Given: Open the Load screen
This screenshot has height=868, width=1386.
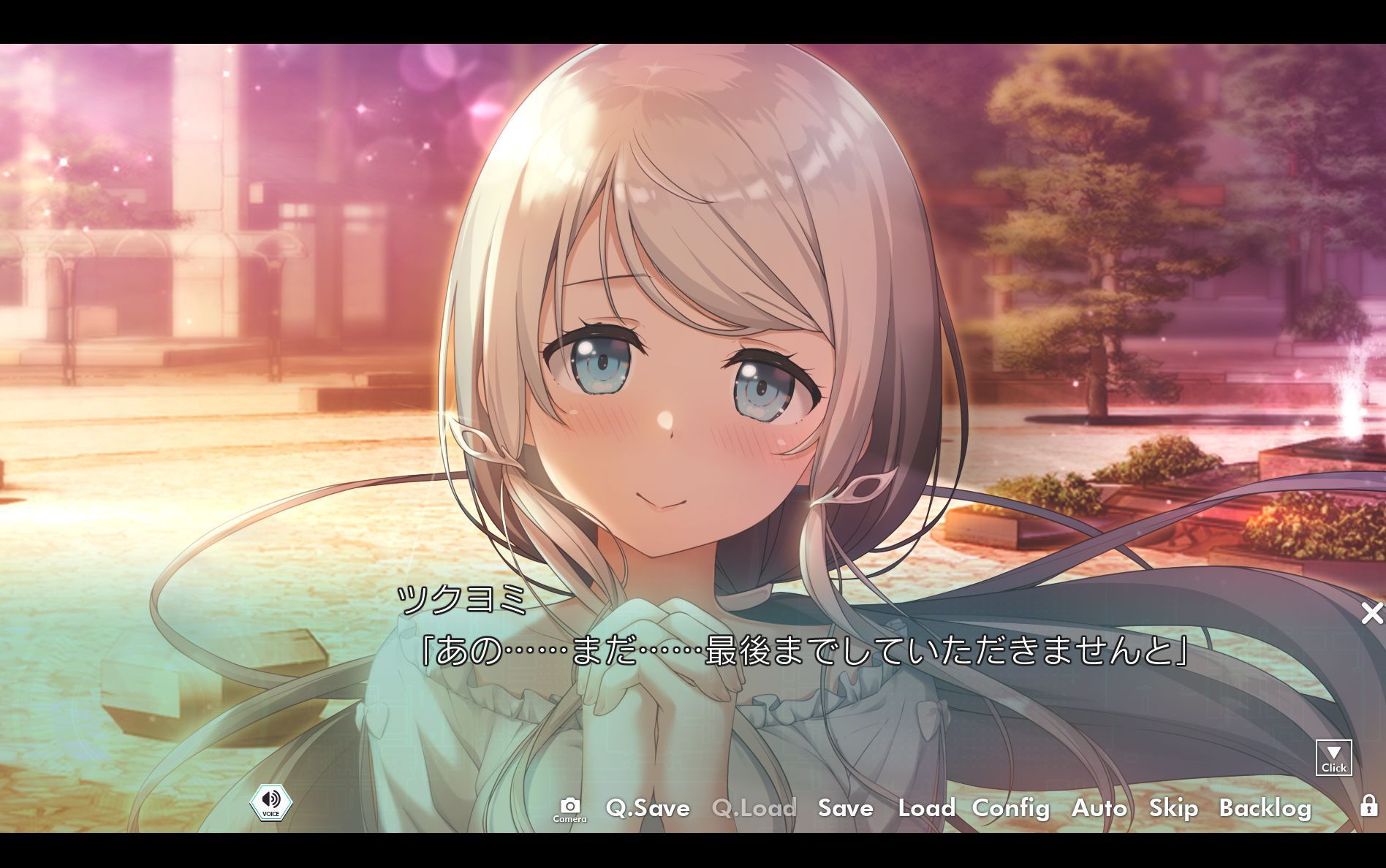Looking at the screenshot, I should 927,809.
